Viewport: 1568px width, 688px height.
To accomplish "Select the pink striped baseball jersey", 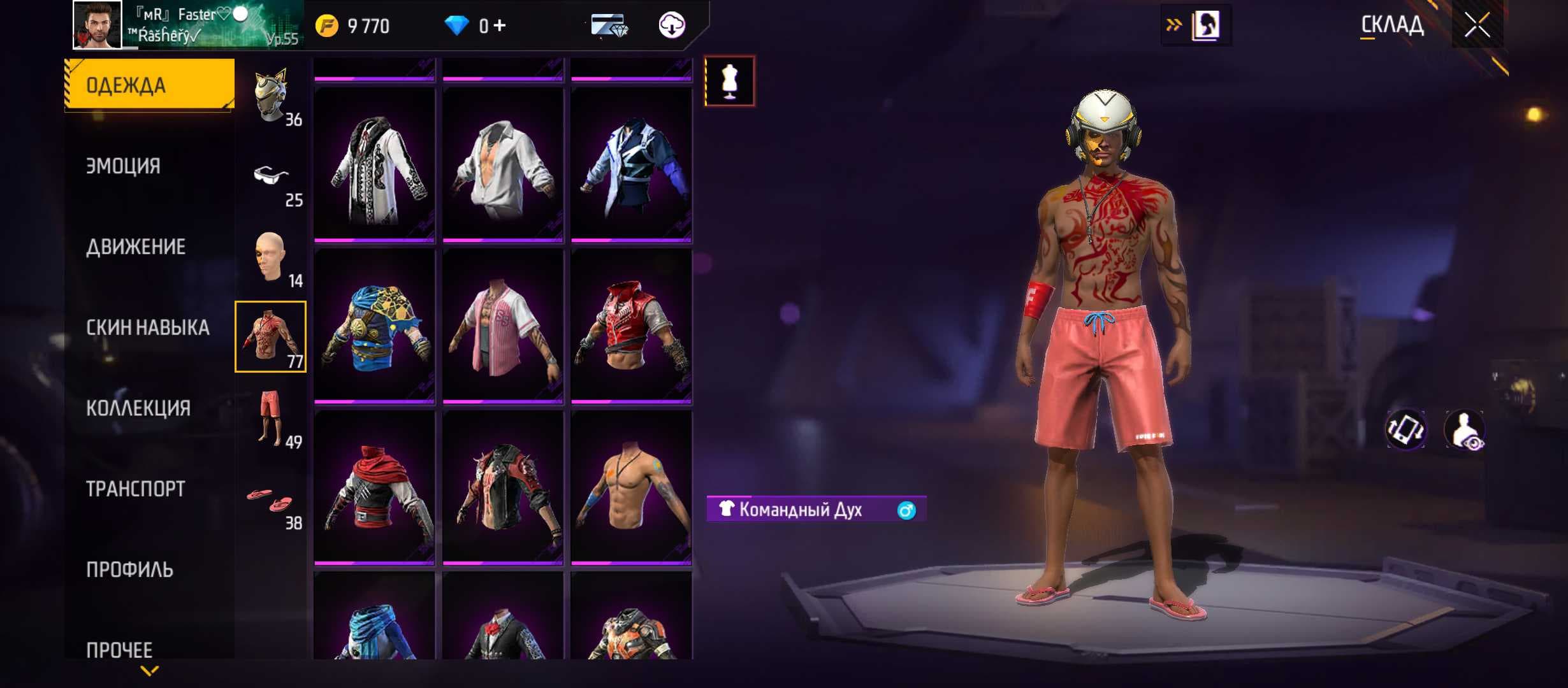I will point(503,326).
